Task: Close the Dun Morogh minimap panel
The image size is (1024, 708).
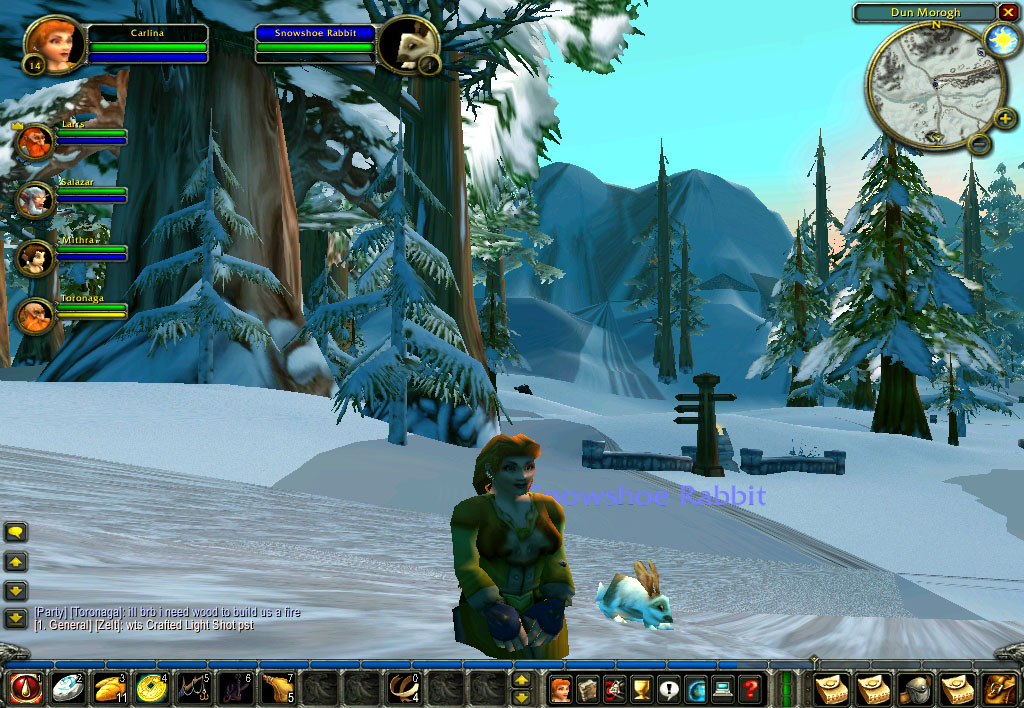Action: [1006, 13]
